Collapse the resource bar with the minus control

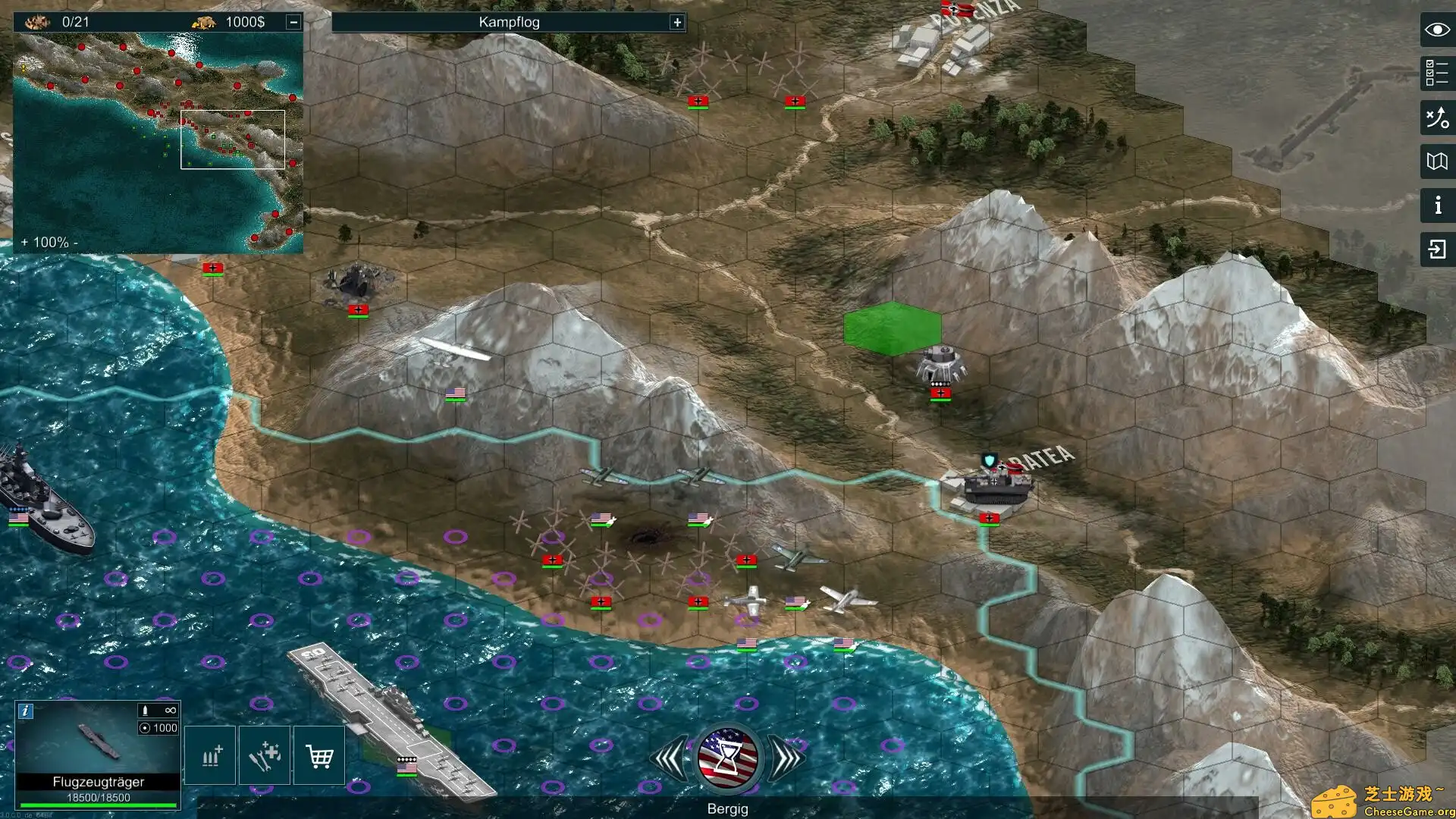click(293, 22)
